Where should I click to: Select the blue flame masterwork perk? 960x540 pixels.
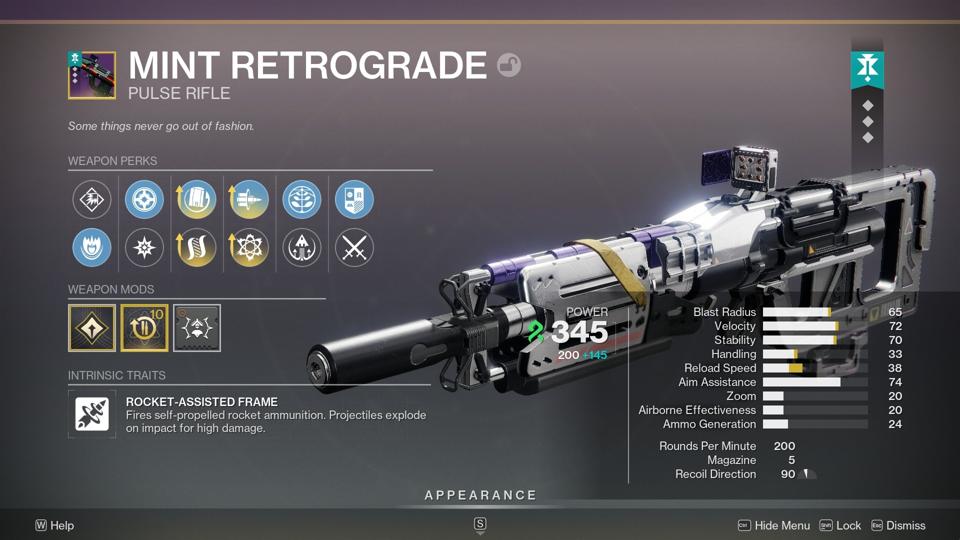coord(92,248)
